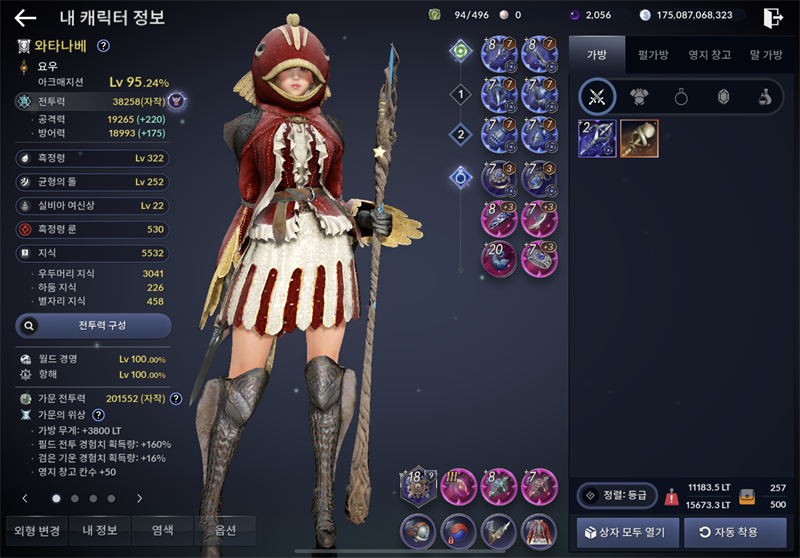Activate 자동 착용 auto-equip

(x=734, y=532)
